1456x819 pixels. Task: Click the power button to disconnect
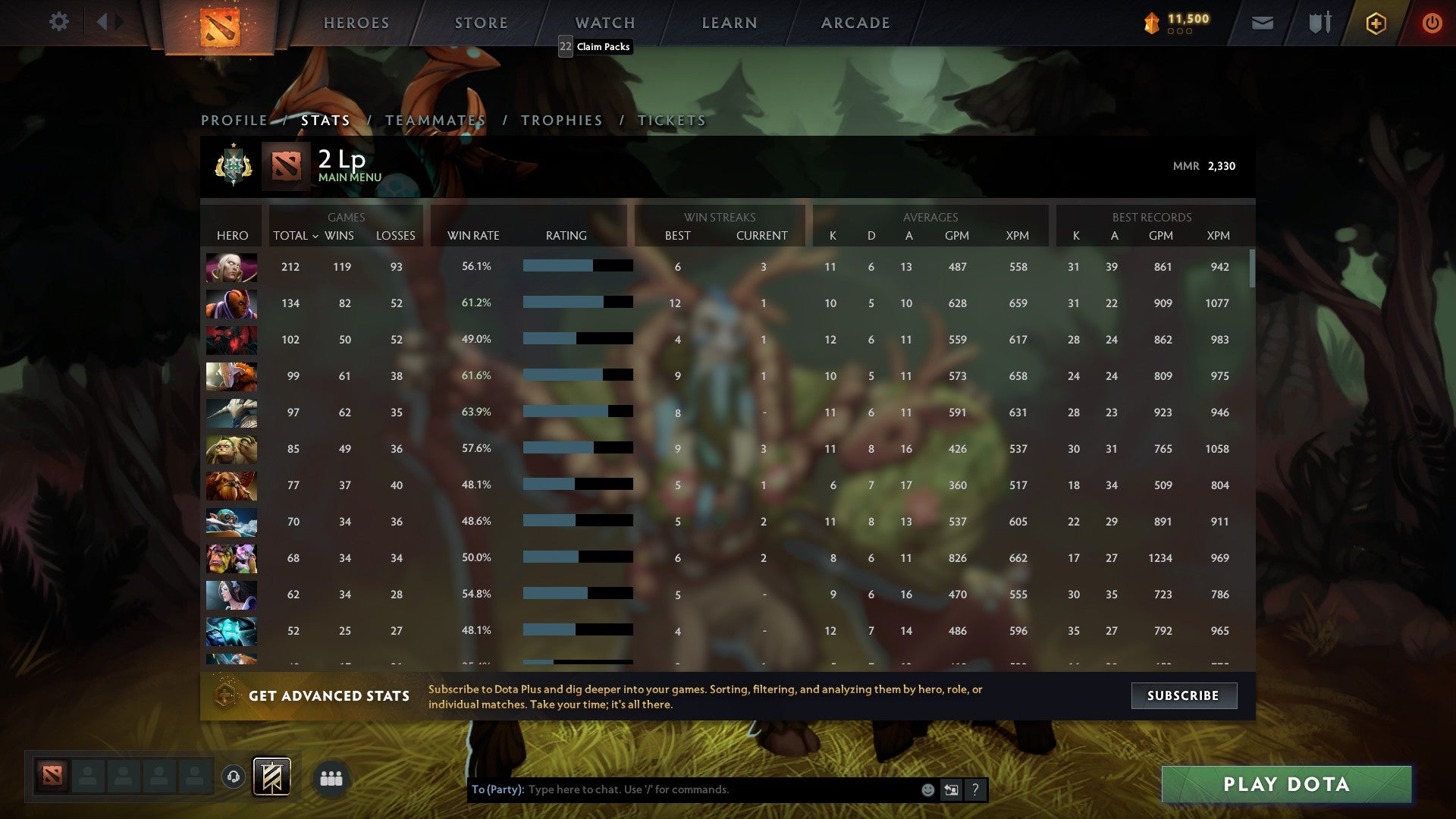click(x=1432, y=23)
